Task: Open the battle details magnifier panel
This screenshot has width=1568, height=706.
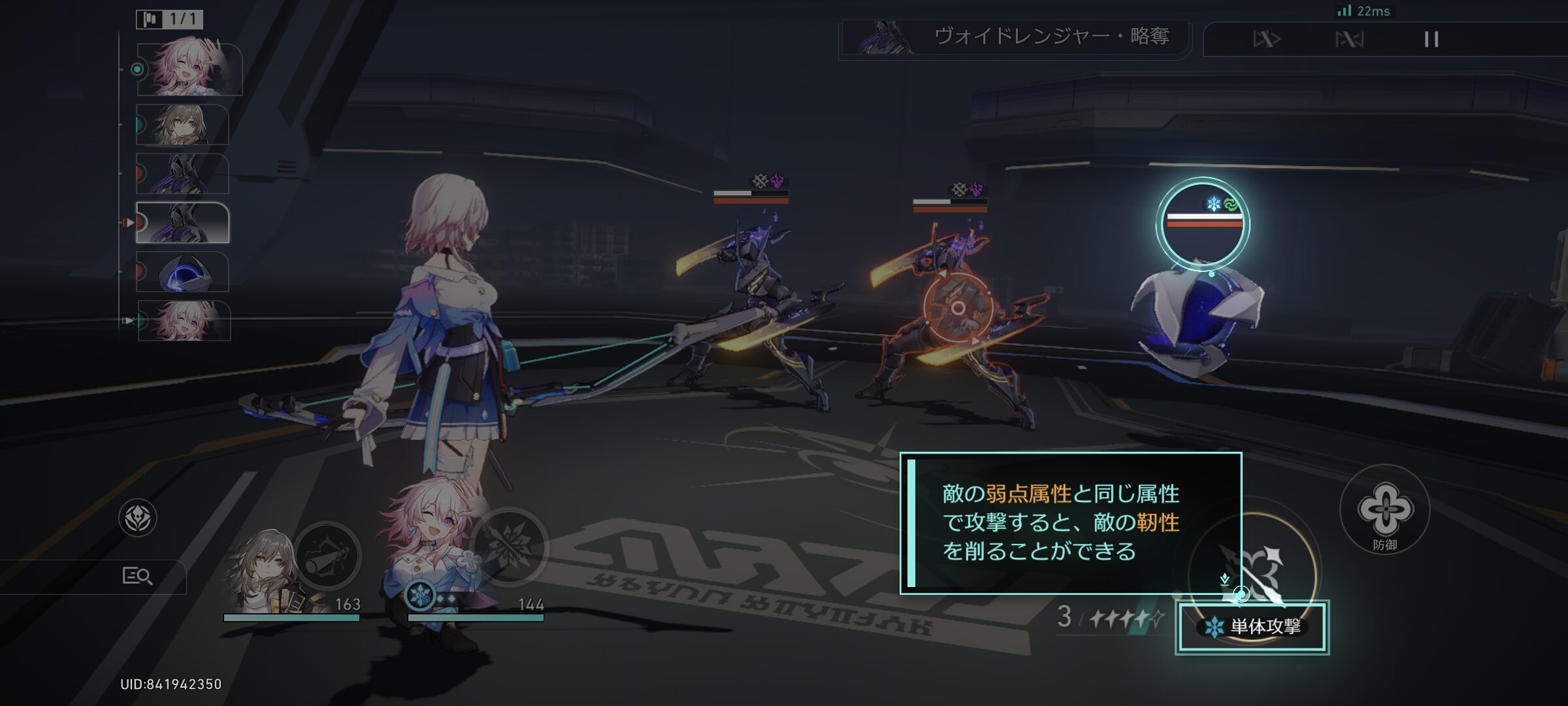Action: coord(137,576)
